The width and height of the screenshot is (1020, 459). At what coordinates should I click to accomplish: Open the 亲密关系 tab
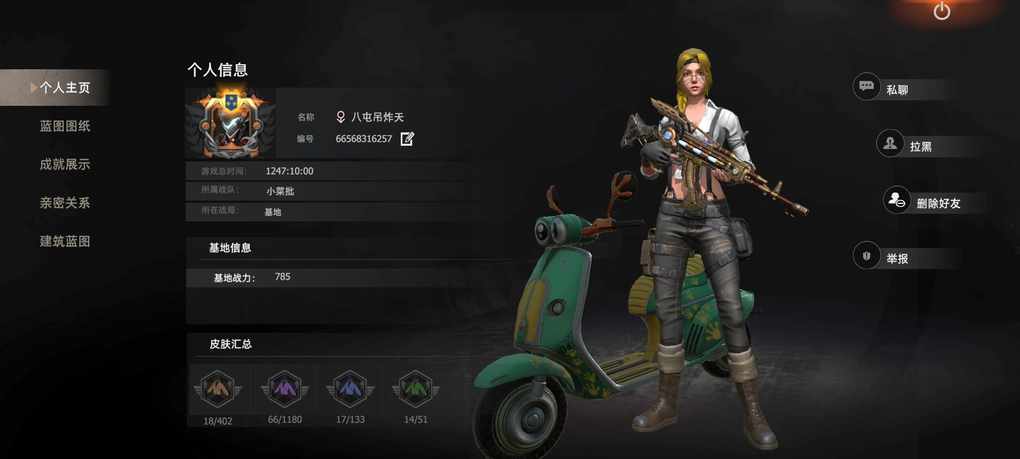65,203
